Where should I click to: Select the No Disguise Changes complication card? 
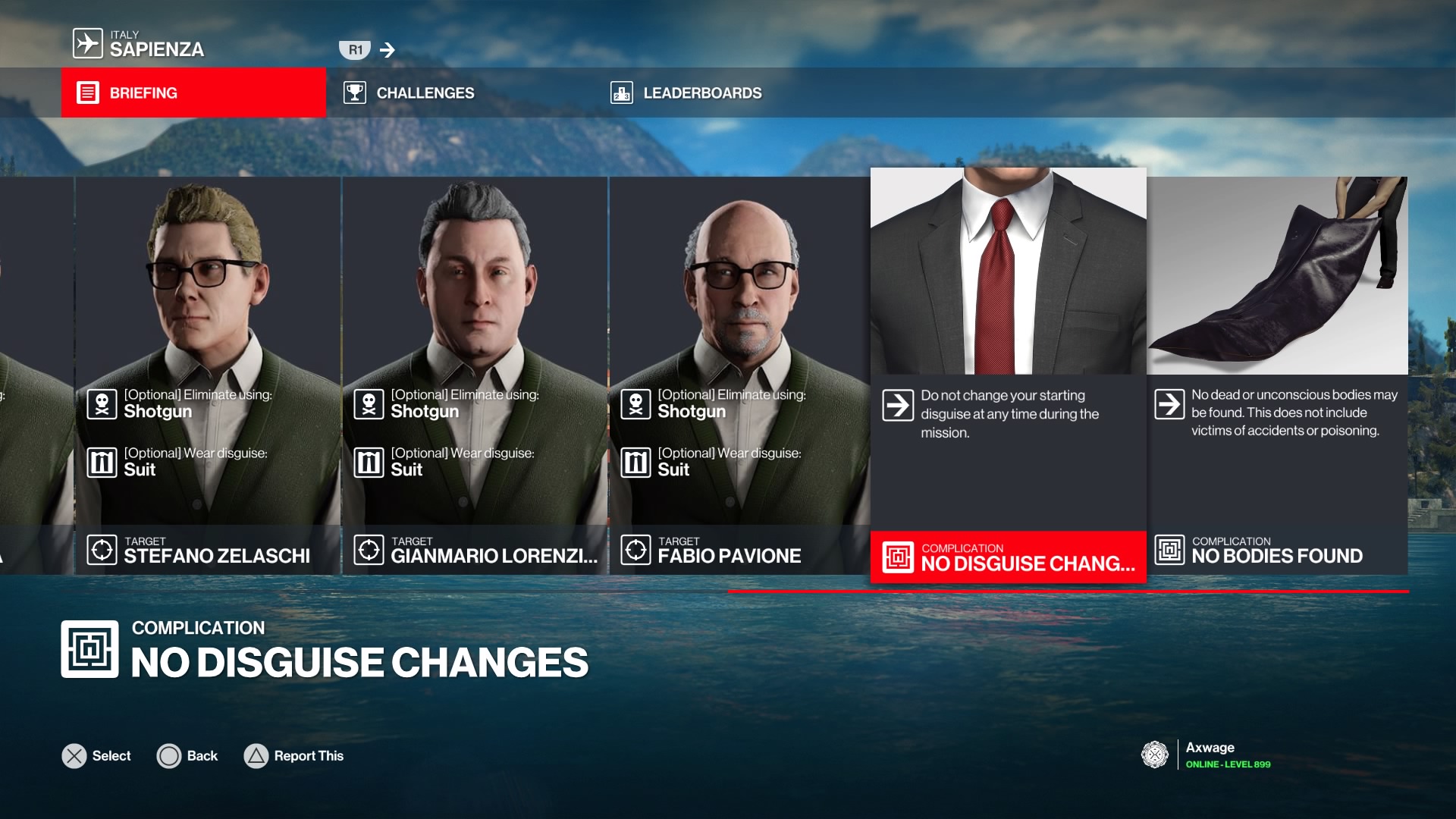1008,375
